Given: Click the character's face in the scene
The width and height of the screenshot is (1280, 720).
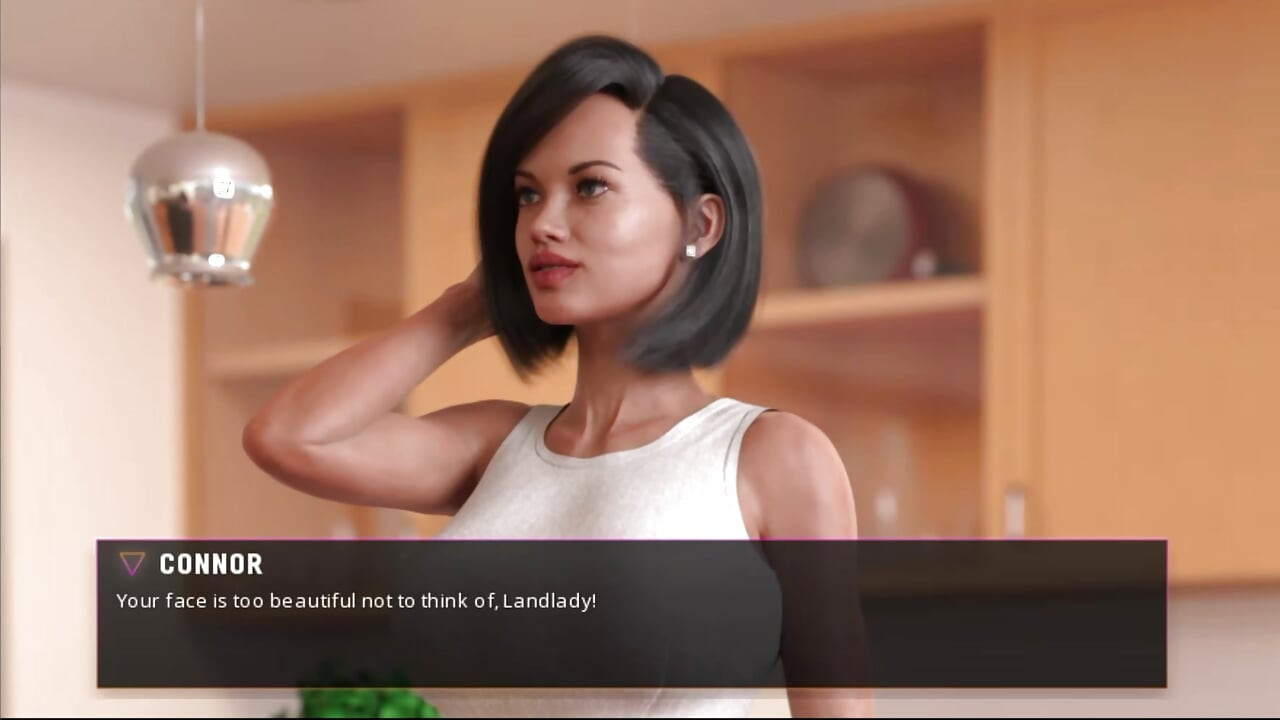Looking at the screenshot, I should pyautogui.click(x=575, y=230).
